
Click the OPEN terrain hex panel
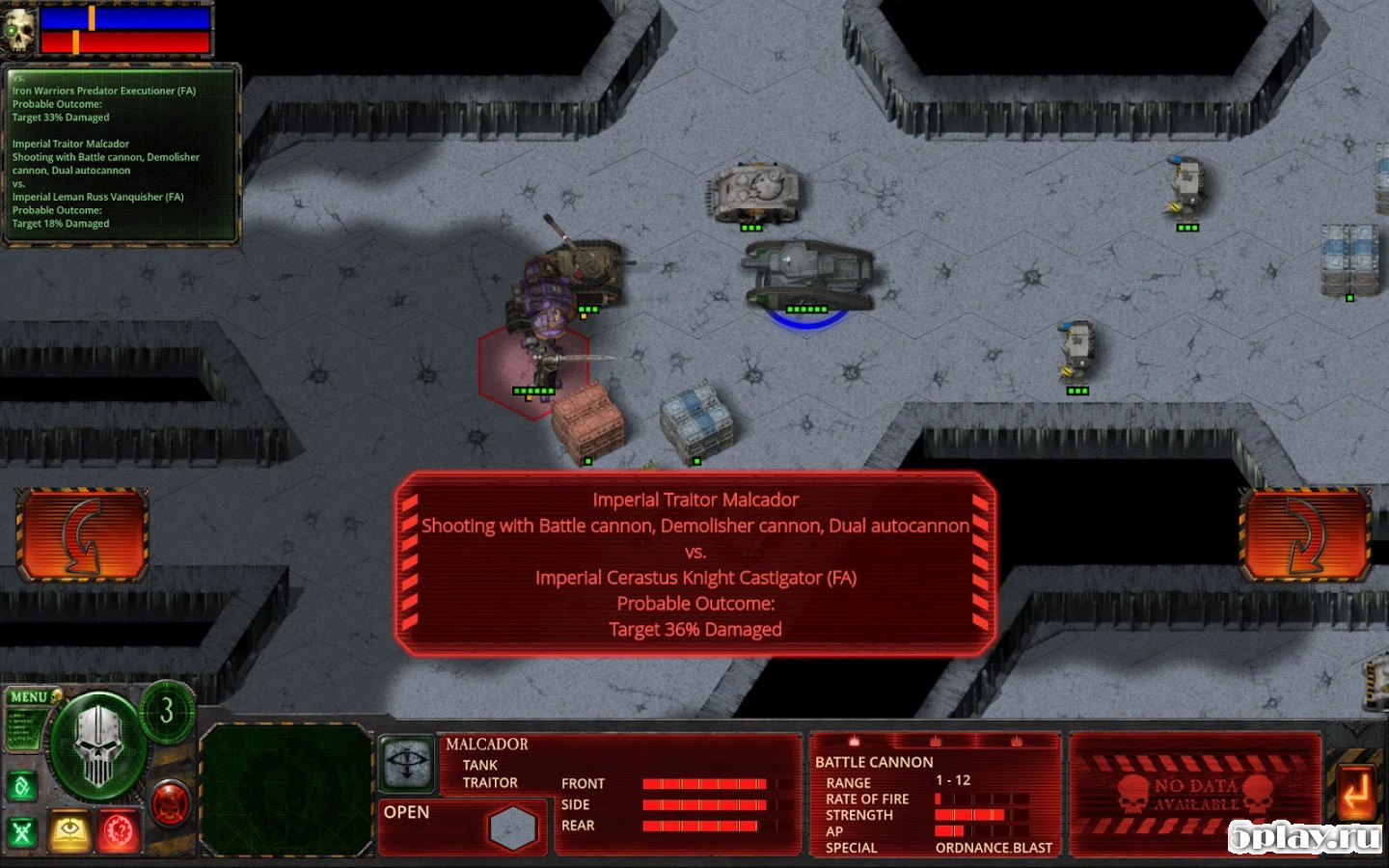(464, 827)
